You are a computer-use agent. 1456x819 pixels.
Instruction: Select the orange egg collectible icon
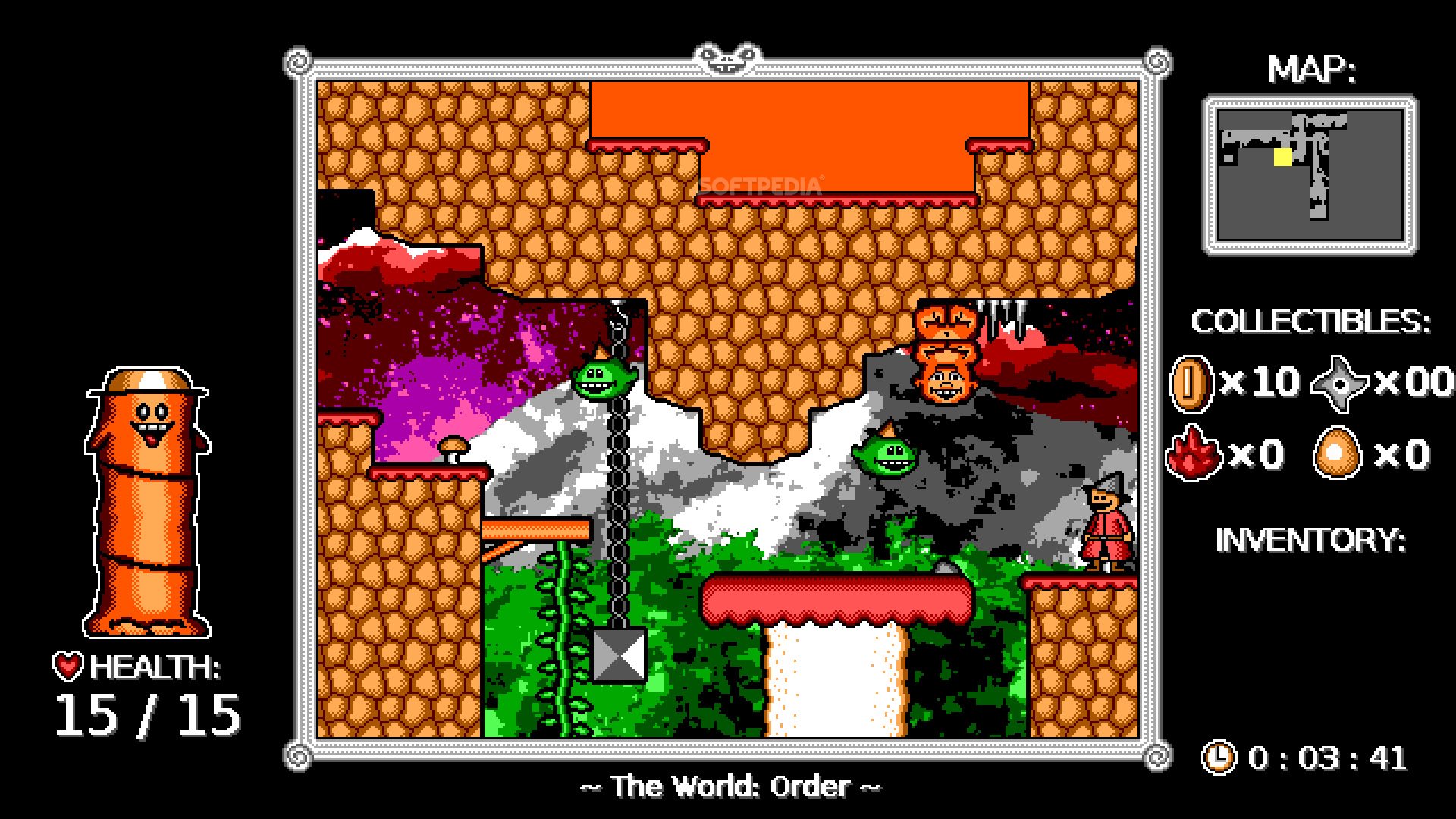[1337, 454]
